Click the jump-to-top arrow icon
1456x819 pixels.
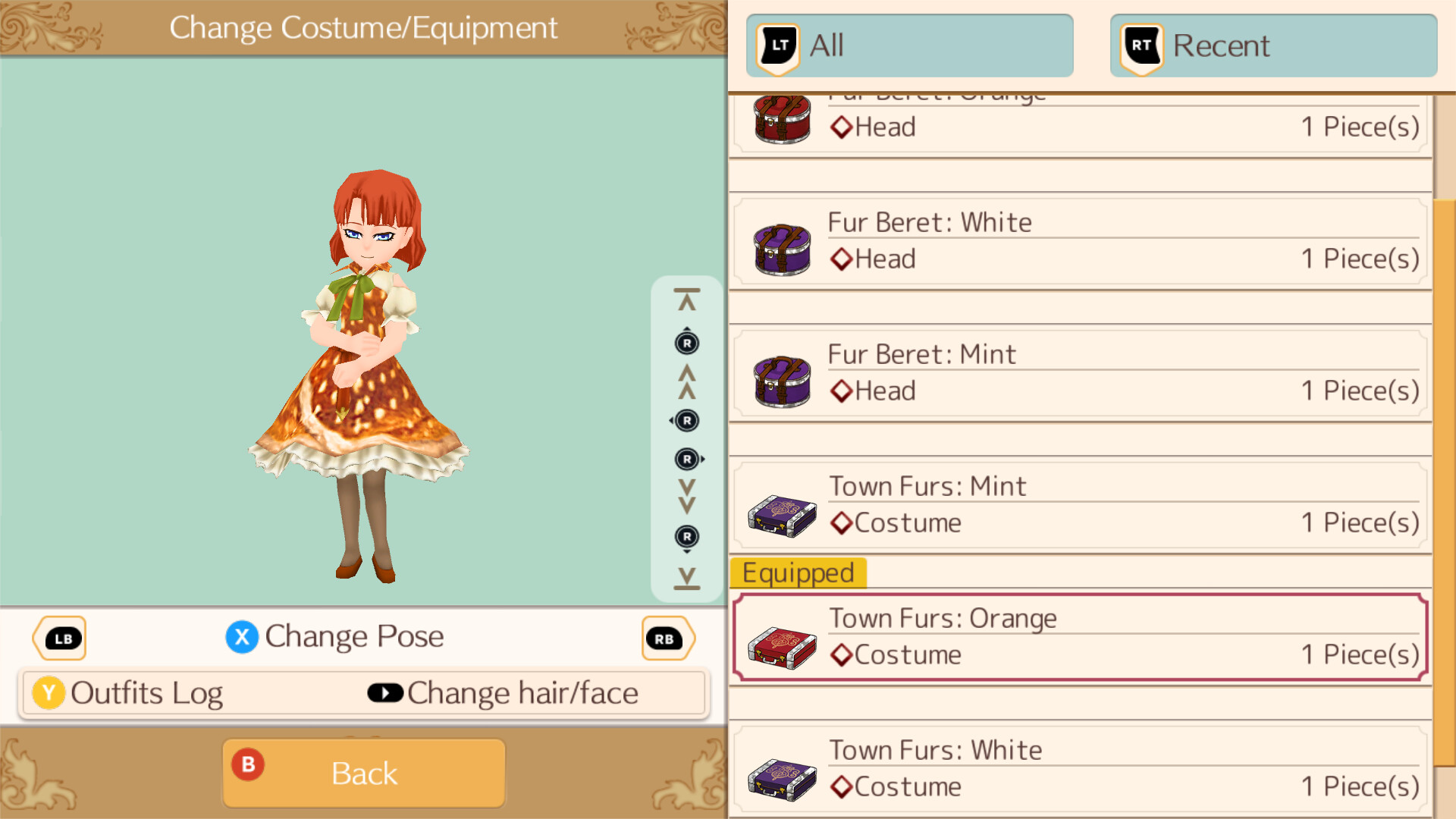point(686,296)
